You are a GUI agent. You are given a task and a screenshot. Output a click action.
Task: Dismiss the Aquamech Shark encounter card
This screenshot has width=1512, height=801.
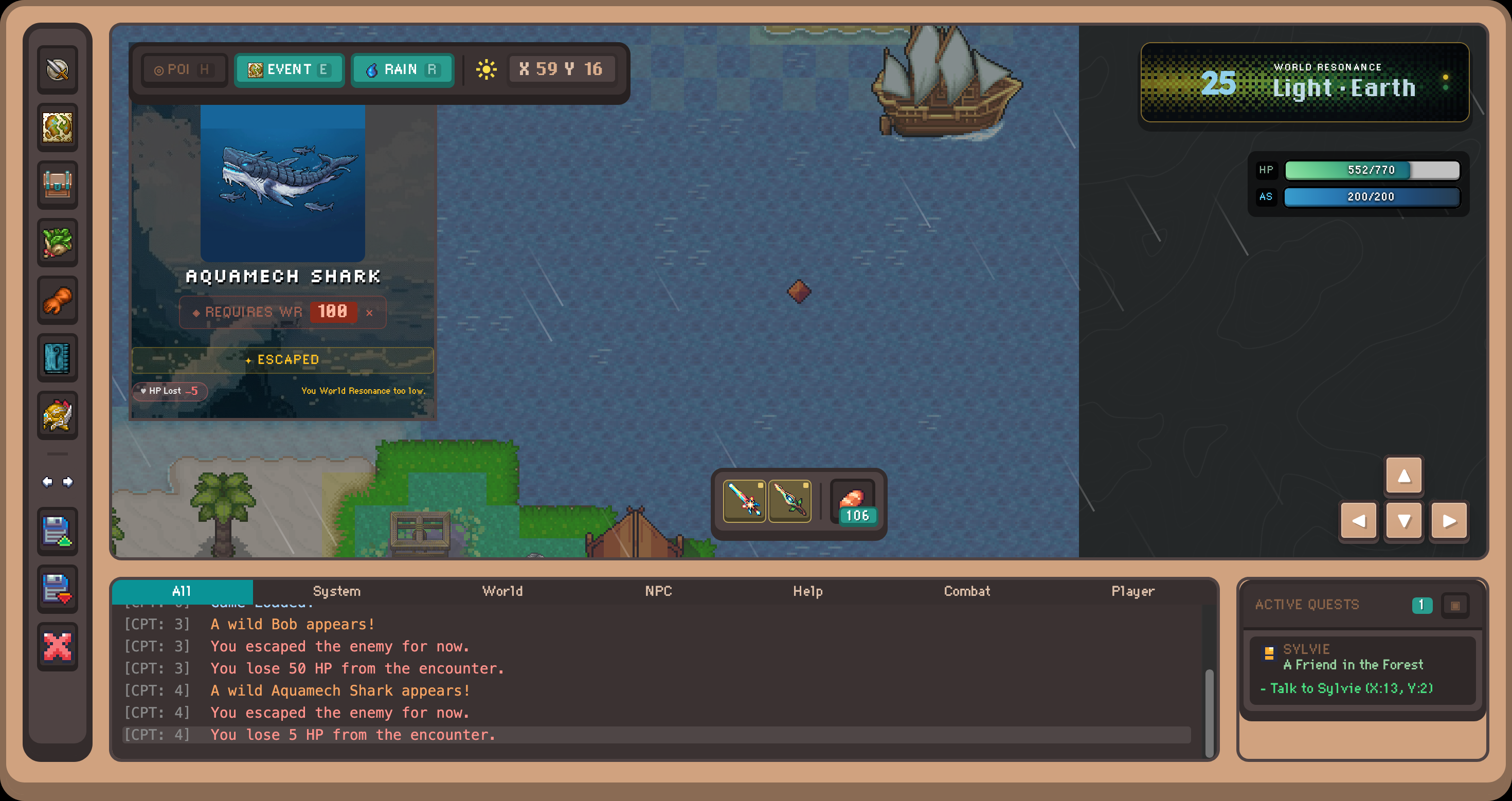click(370, 313)
